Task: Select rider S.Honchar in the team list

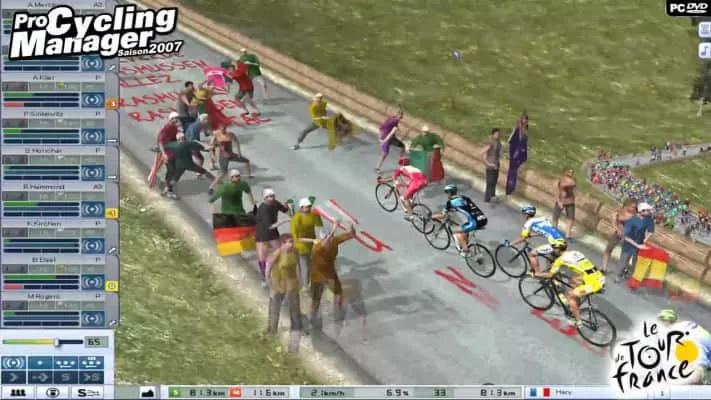Action: (x=45, y=149)
